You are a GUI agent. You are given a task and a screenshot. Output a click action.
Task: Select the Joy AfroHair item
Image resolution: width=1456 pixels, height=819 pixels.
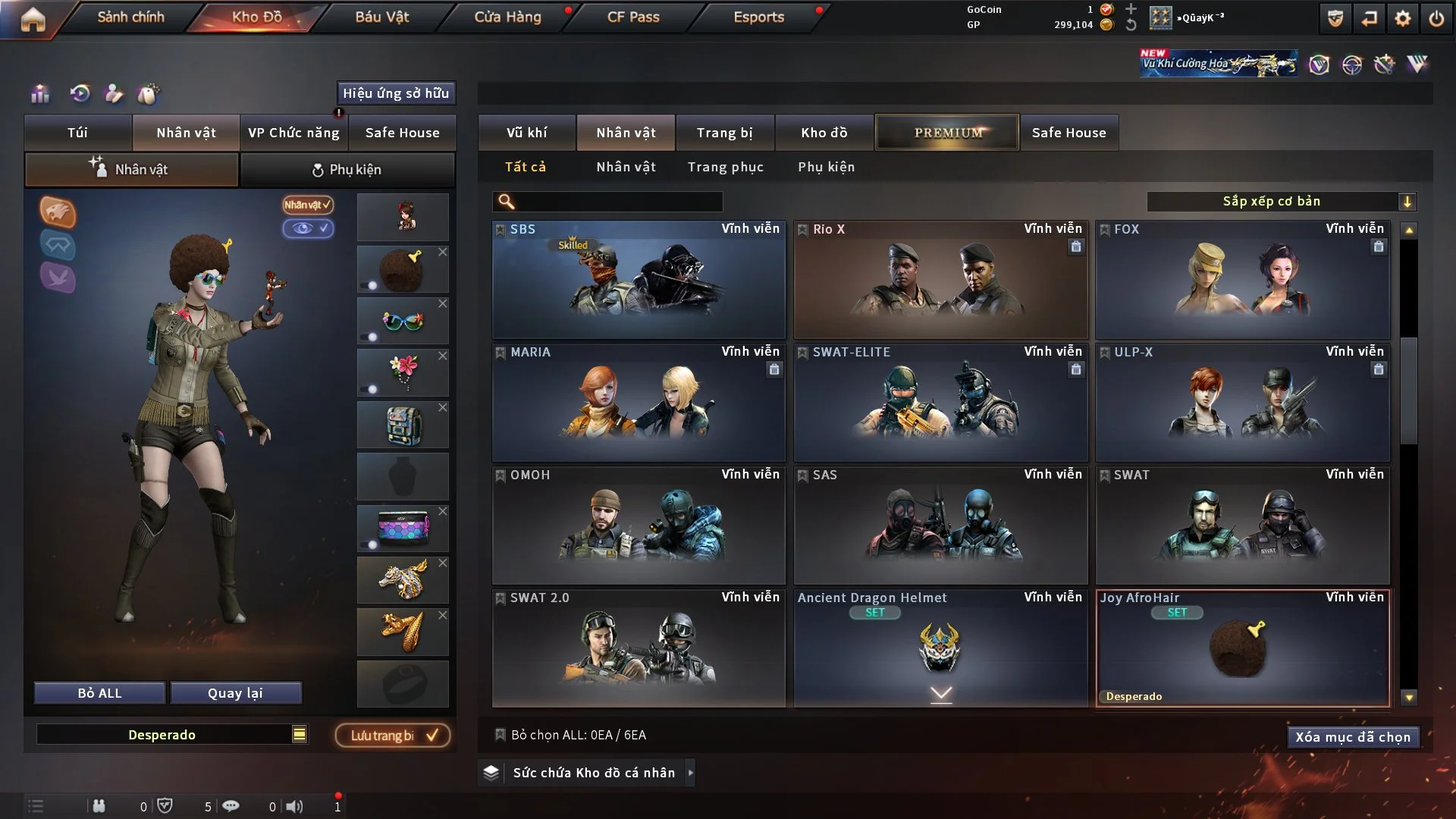tap(1242, 648)
